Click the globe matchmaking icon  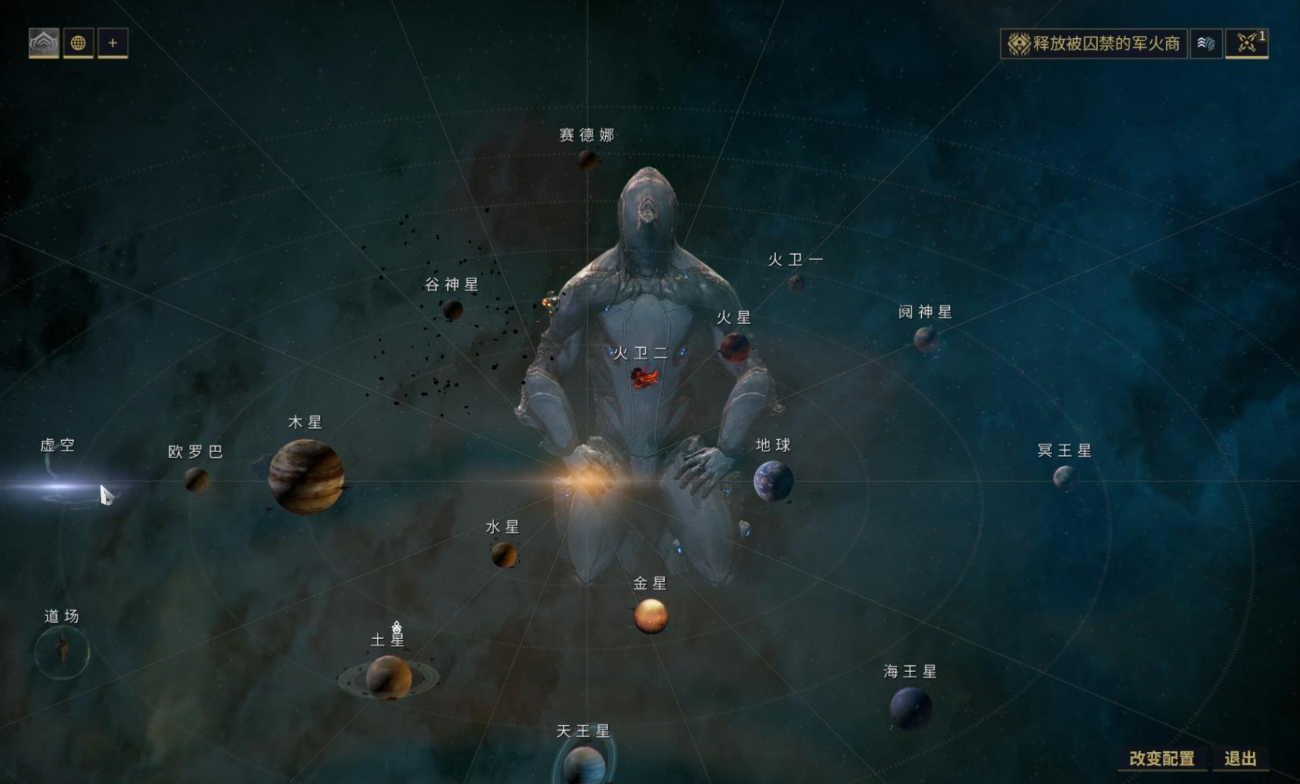pos(78,43)
